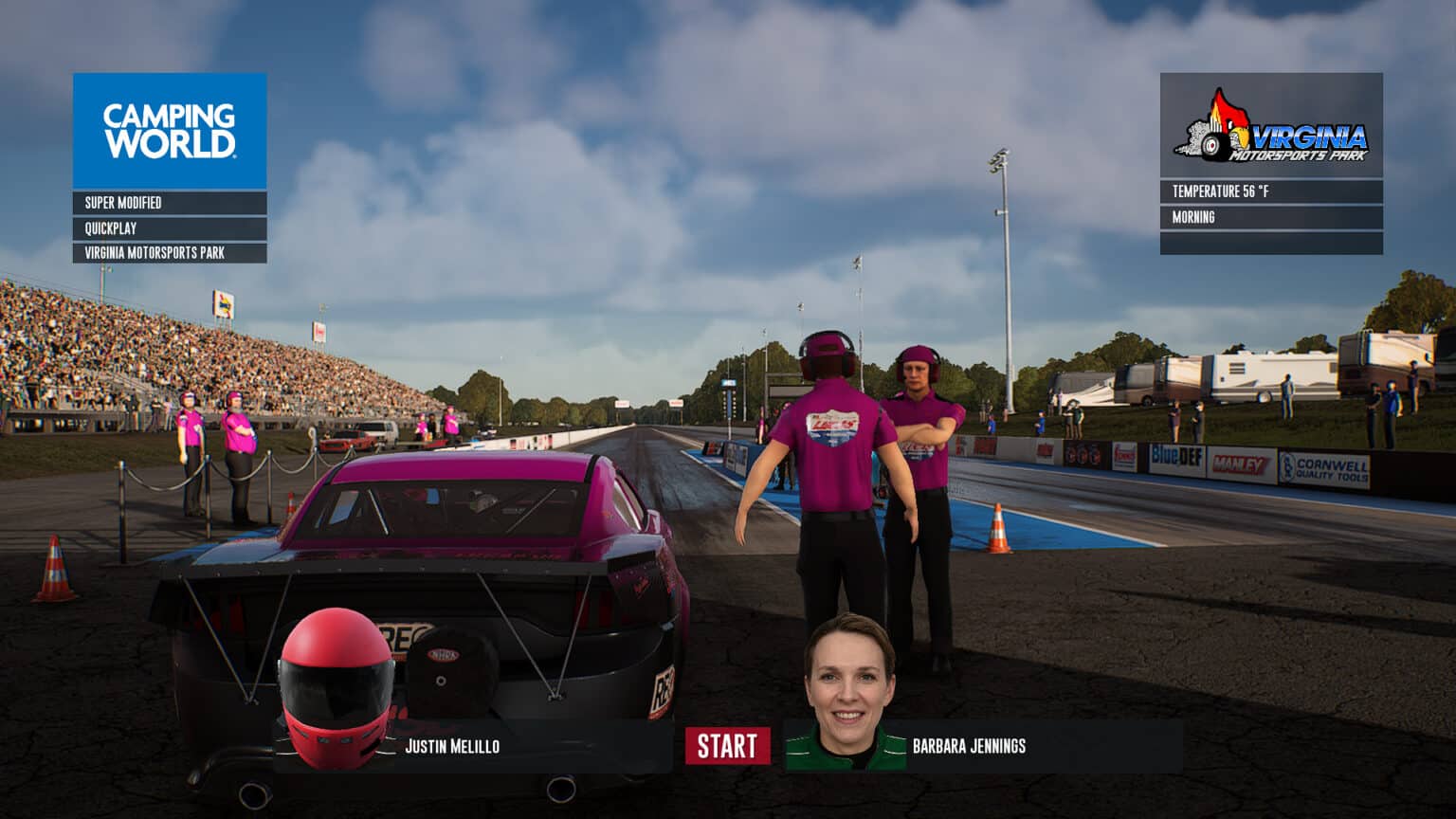Click the Barbara Jennings name label
Screen dimensions: 1456x819
click(967, 747)
